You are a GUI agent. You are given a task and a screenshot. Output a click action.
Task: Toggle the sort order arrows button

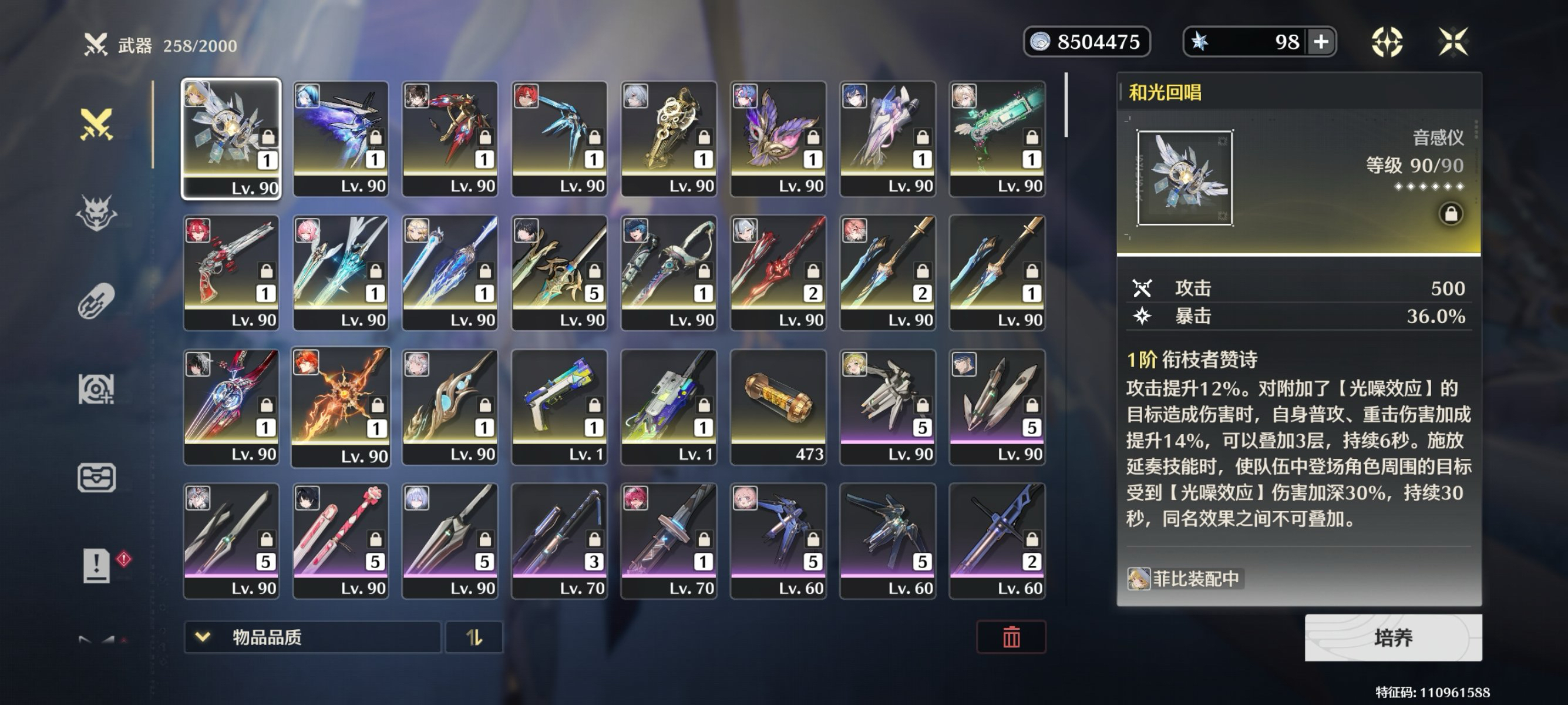[474, 637]
